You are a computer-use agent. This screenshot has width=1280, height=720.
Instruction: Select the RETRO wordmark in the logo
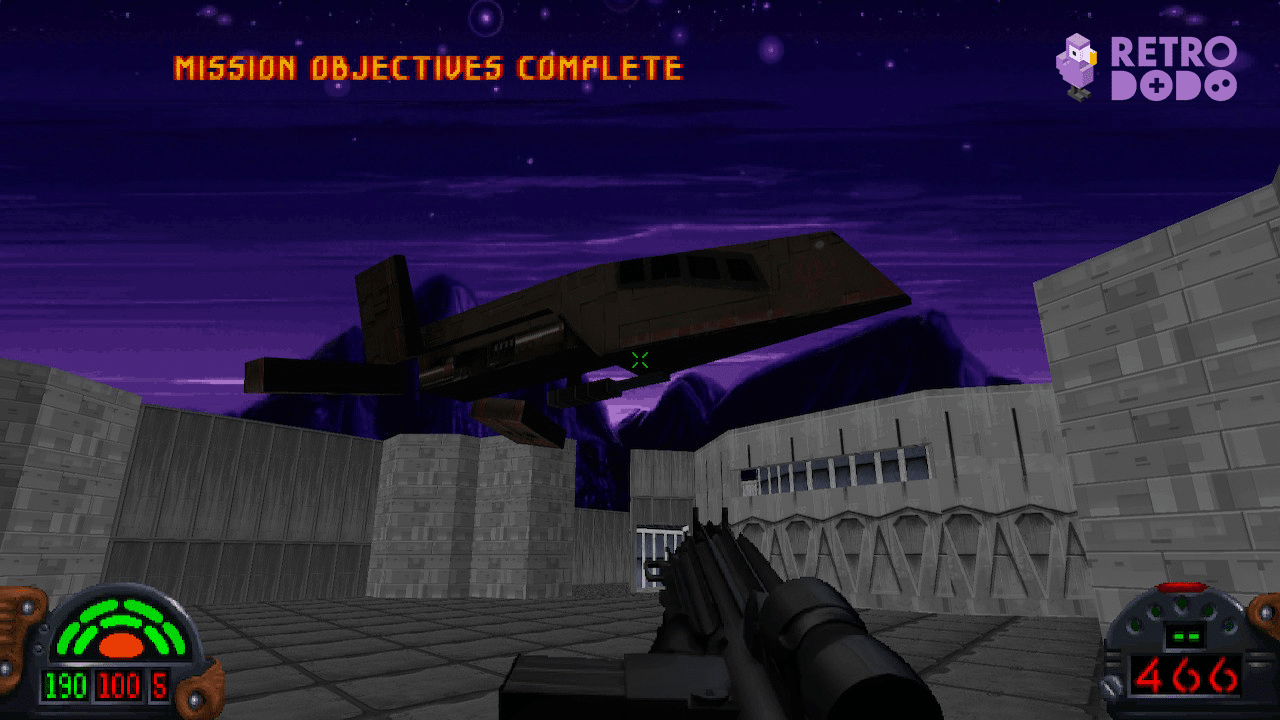tap(1173, 52)
